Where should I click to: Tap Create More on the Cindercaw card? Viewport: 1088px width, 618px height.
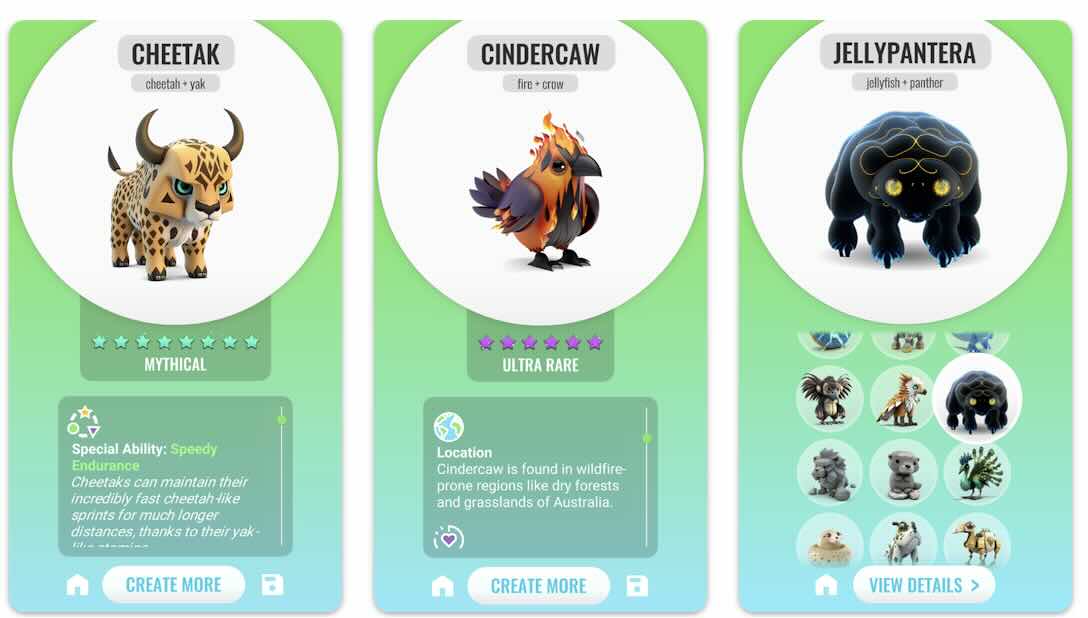tap(538, 586)
